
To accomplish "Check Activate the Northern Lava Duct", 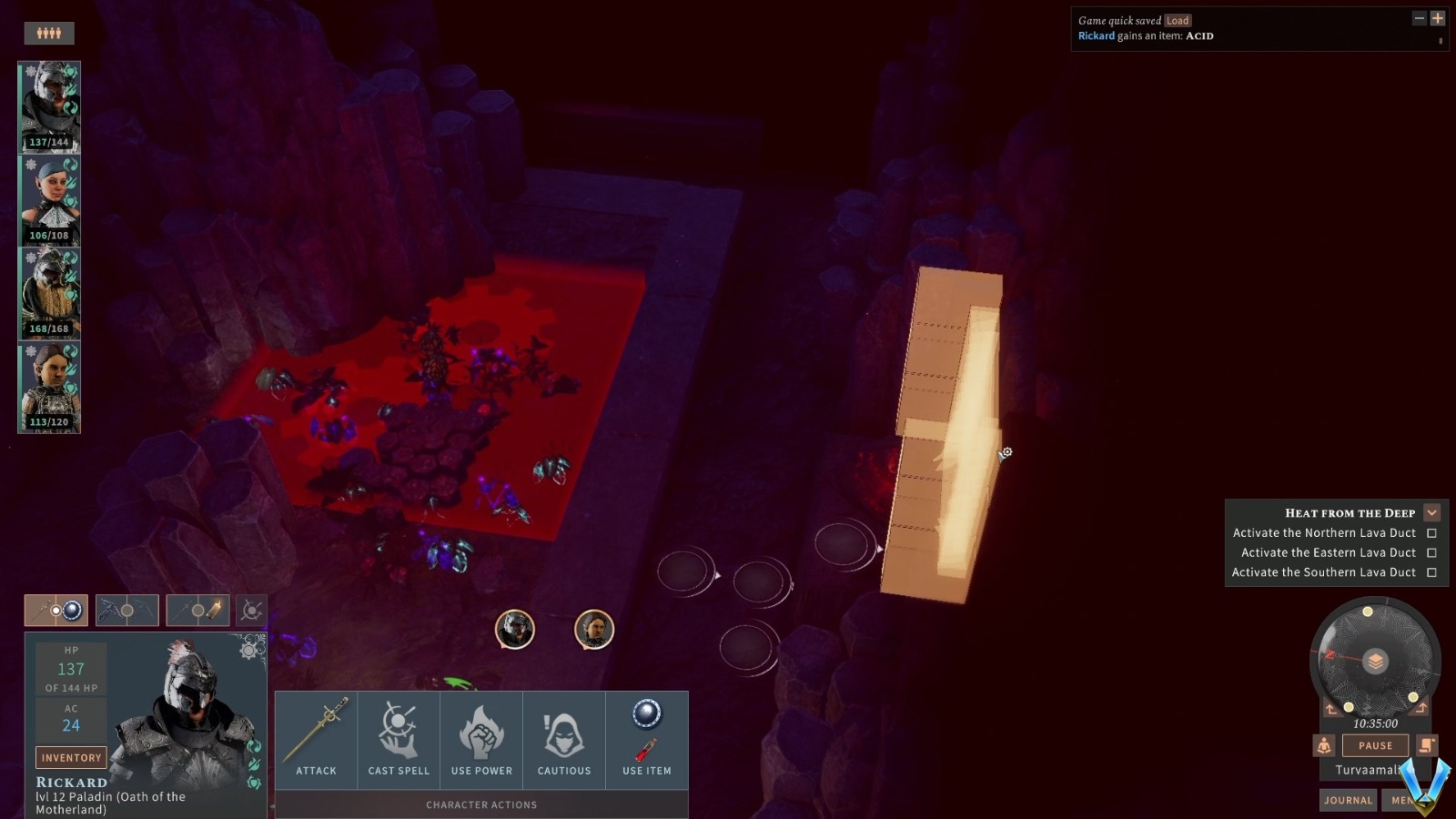I will (1432, 532).
